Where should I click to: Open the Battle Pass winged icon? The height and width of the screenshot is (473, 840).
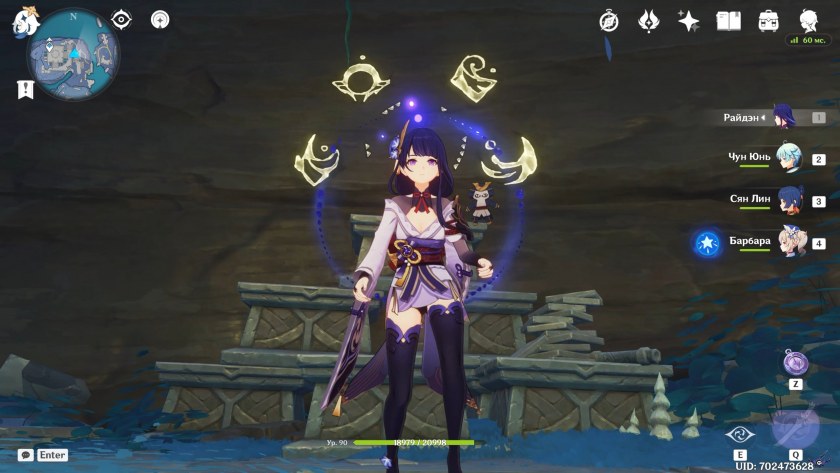pyautogui.click(x=648, y=21)
